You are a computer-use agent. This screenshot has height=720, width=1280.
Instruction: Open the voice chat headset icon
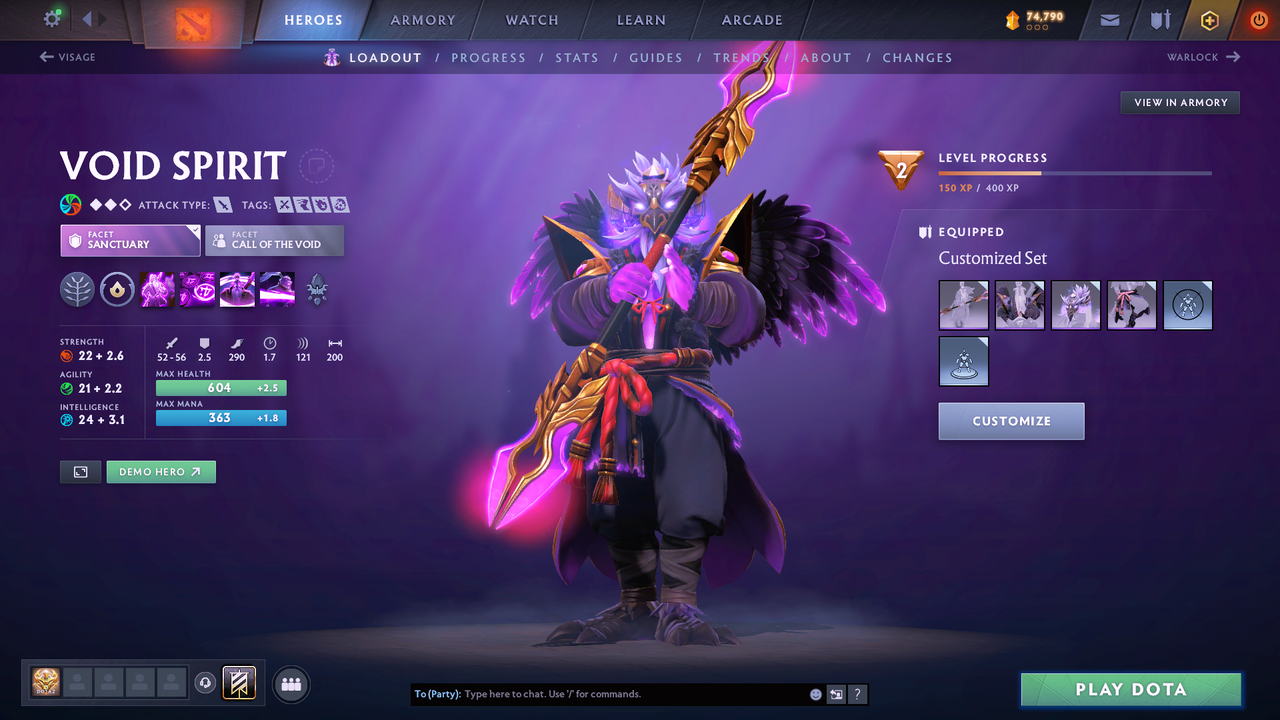tap(207, 683)
